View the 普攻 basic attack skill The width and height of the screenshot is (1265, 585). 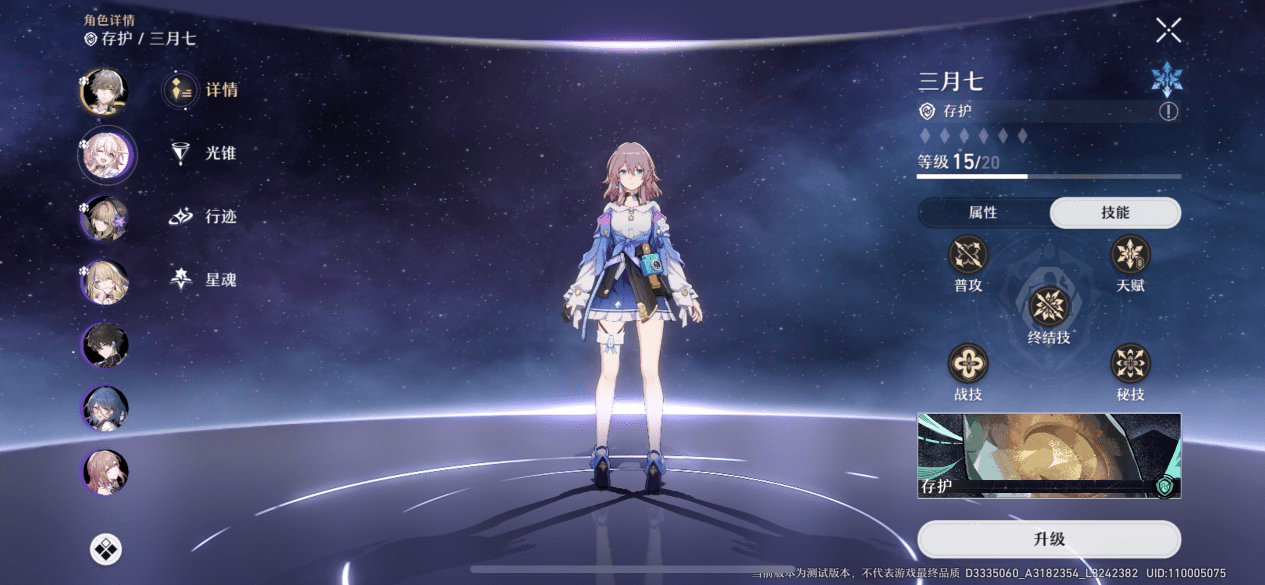[968, 255]
